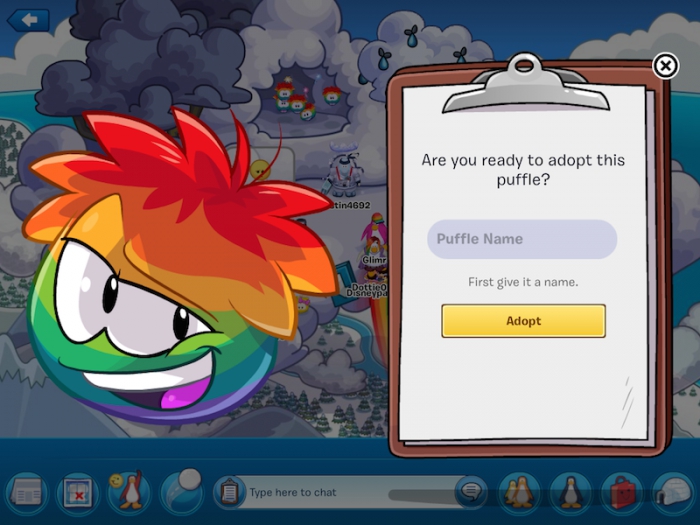Focus the 'Type here to chat' box
This screenshot has width=700, height=525.
pos(340,492)
